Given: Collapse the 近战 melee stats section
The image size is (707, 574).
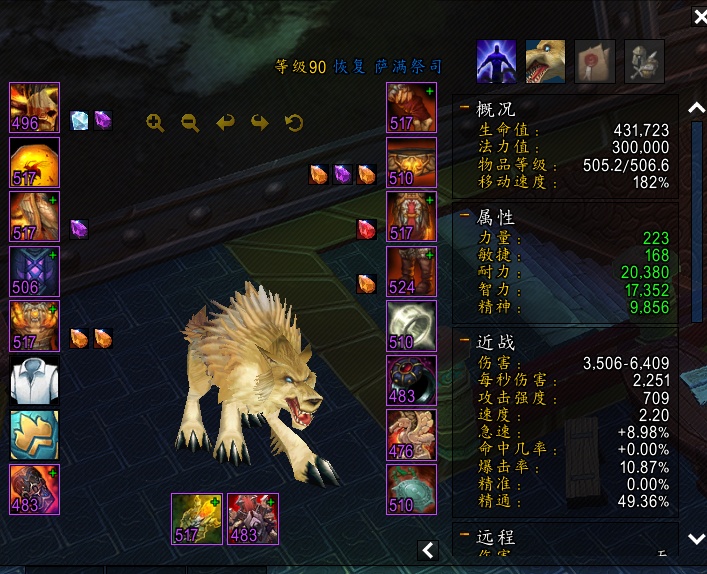Looking at the screenshot, I should click(464, 341).
